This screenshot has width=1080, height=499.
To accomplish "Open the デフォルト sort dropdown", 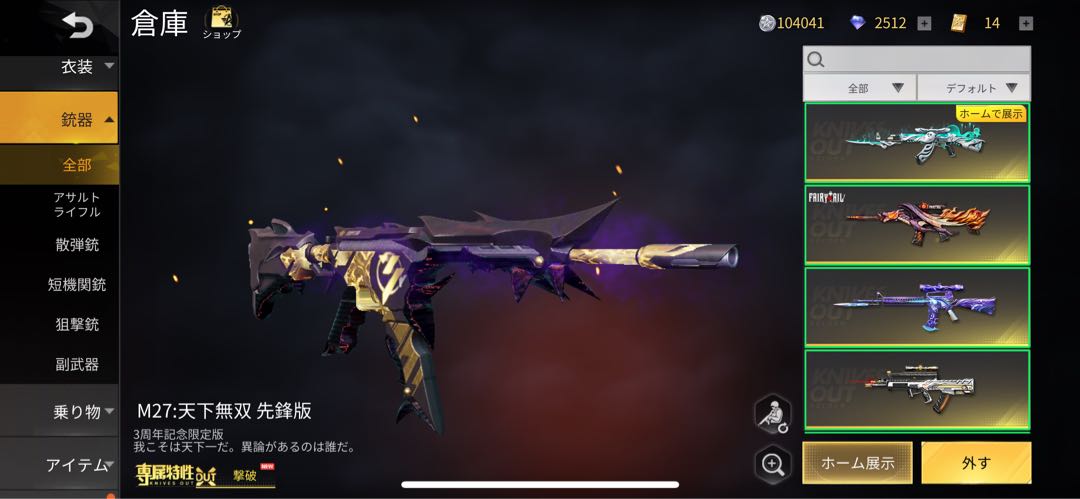I will 973,88.
